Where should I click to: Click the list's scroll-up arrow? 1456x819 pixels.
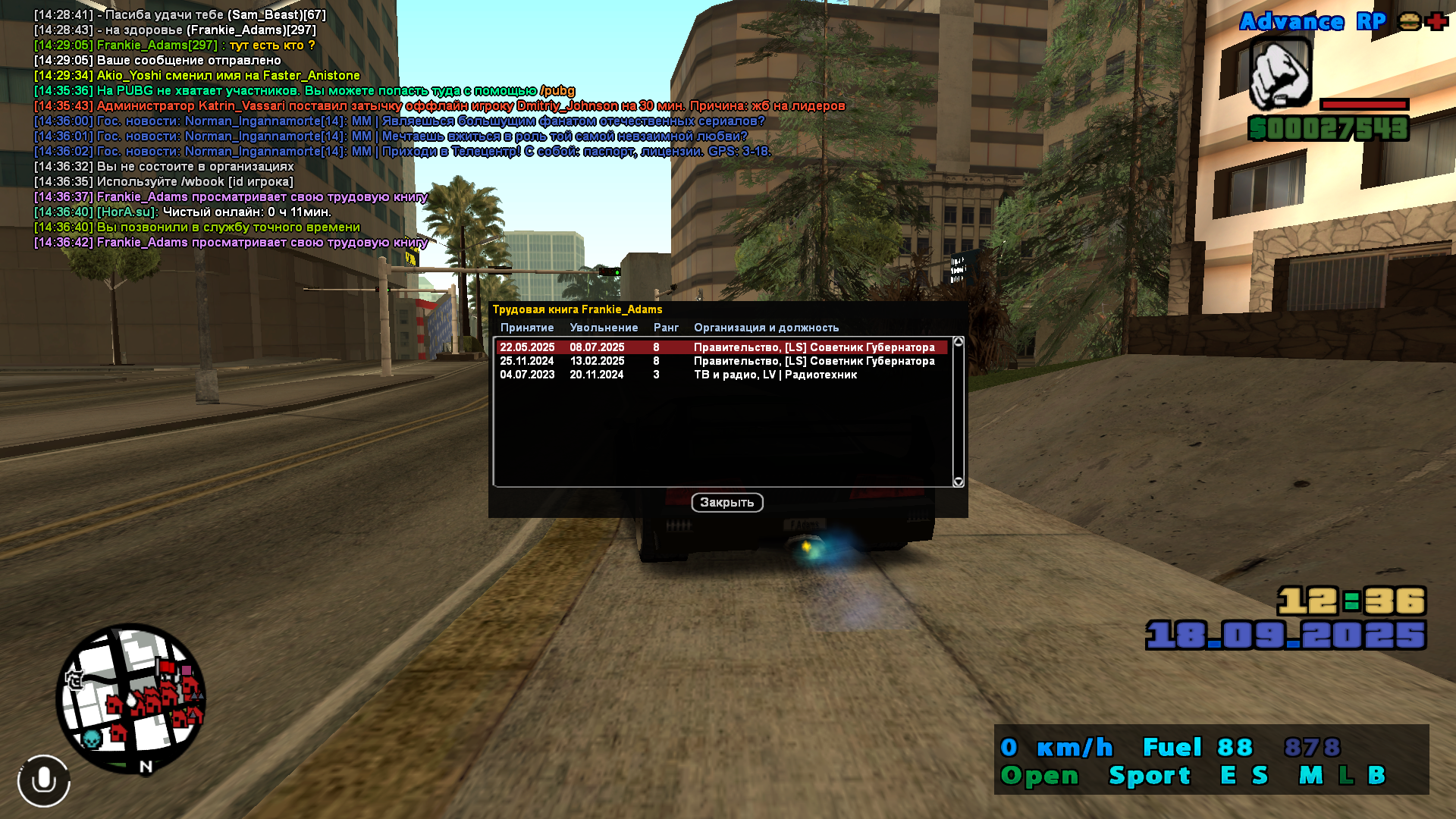(x=959, y=342)
